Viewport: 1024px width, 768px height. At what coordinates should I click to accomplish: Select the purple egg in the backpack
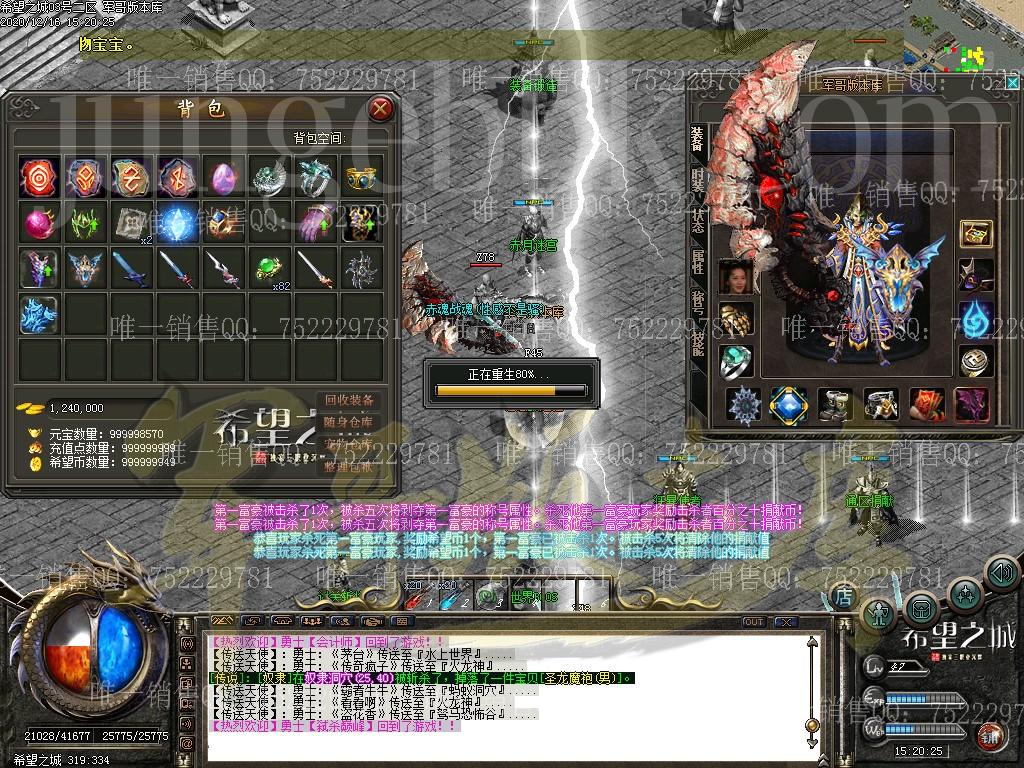click(x=222, y=177)
